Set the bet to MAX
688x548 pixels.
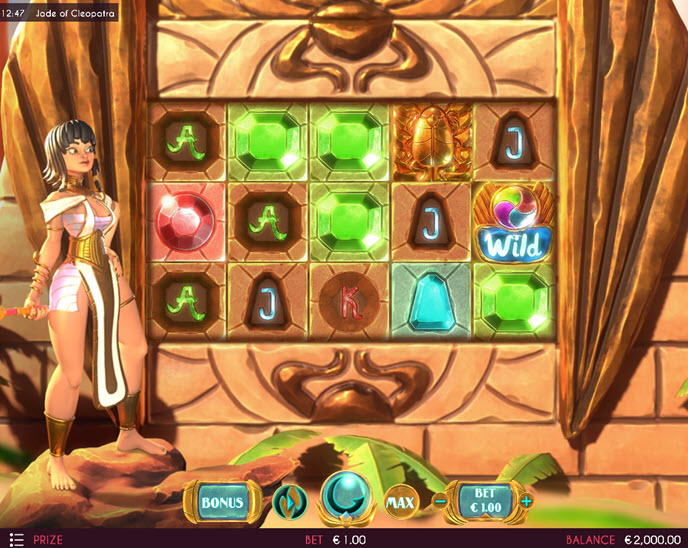(x=400, y=500)
